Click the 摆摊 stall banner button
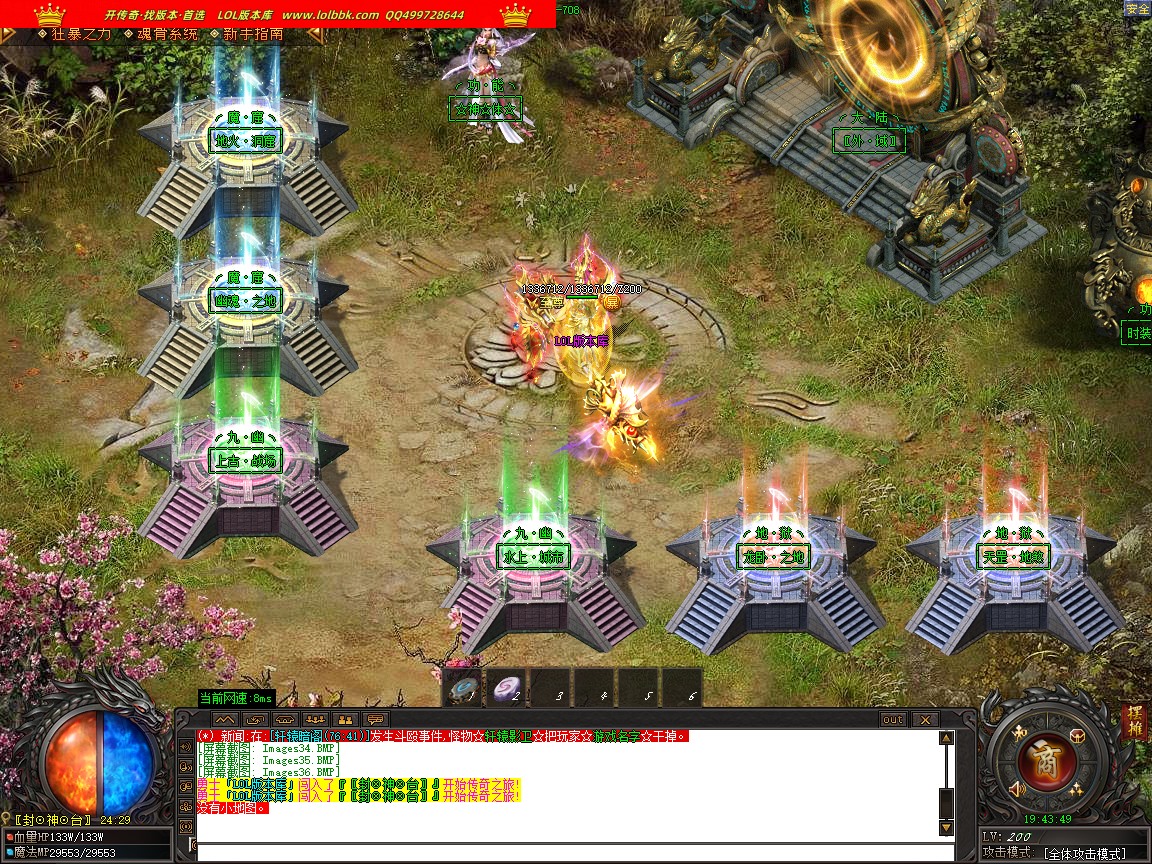The width and height of the screenshot is (1152, 864). 1134,723
